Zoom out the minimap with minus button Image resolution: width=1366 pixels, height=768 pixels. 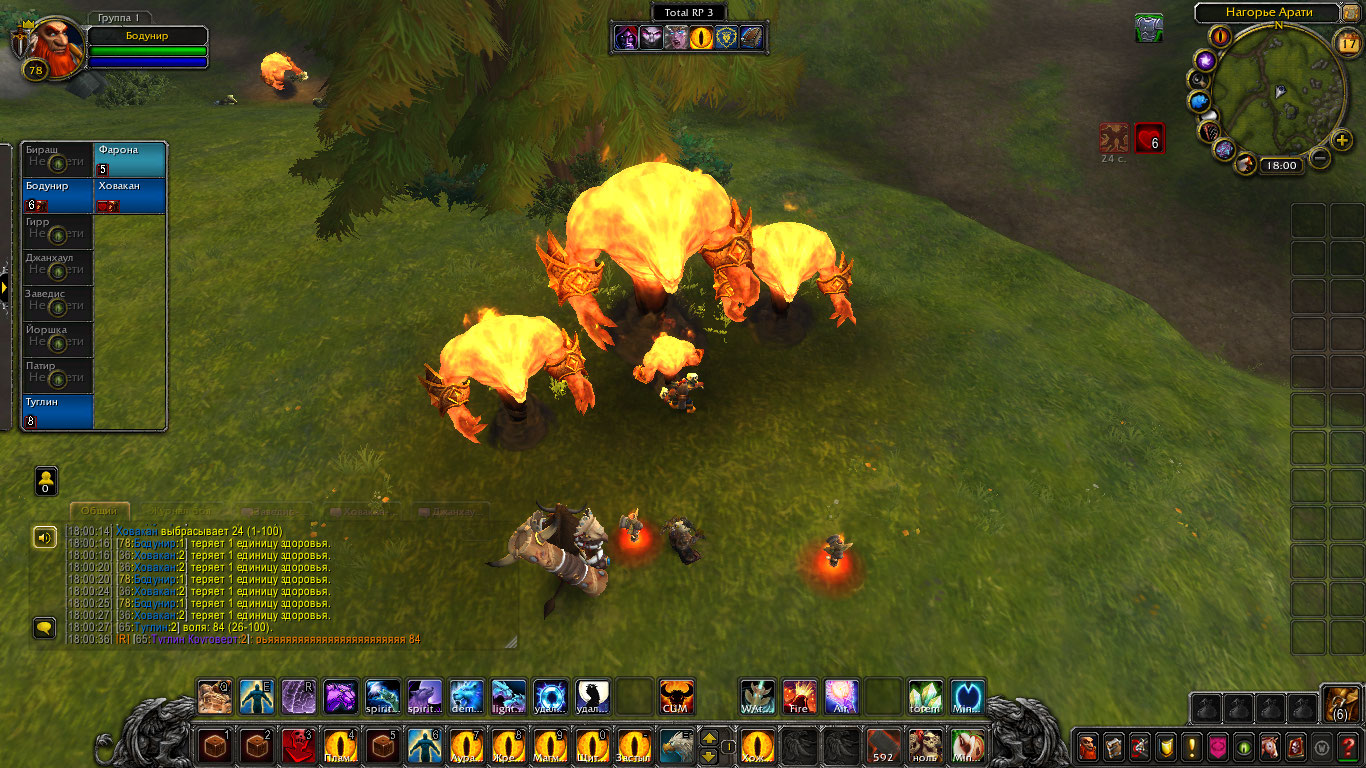click(1320, 158)
